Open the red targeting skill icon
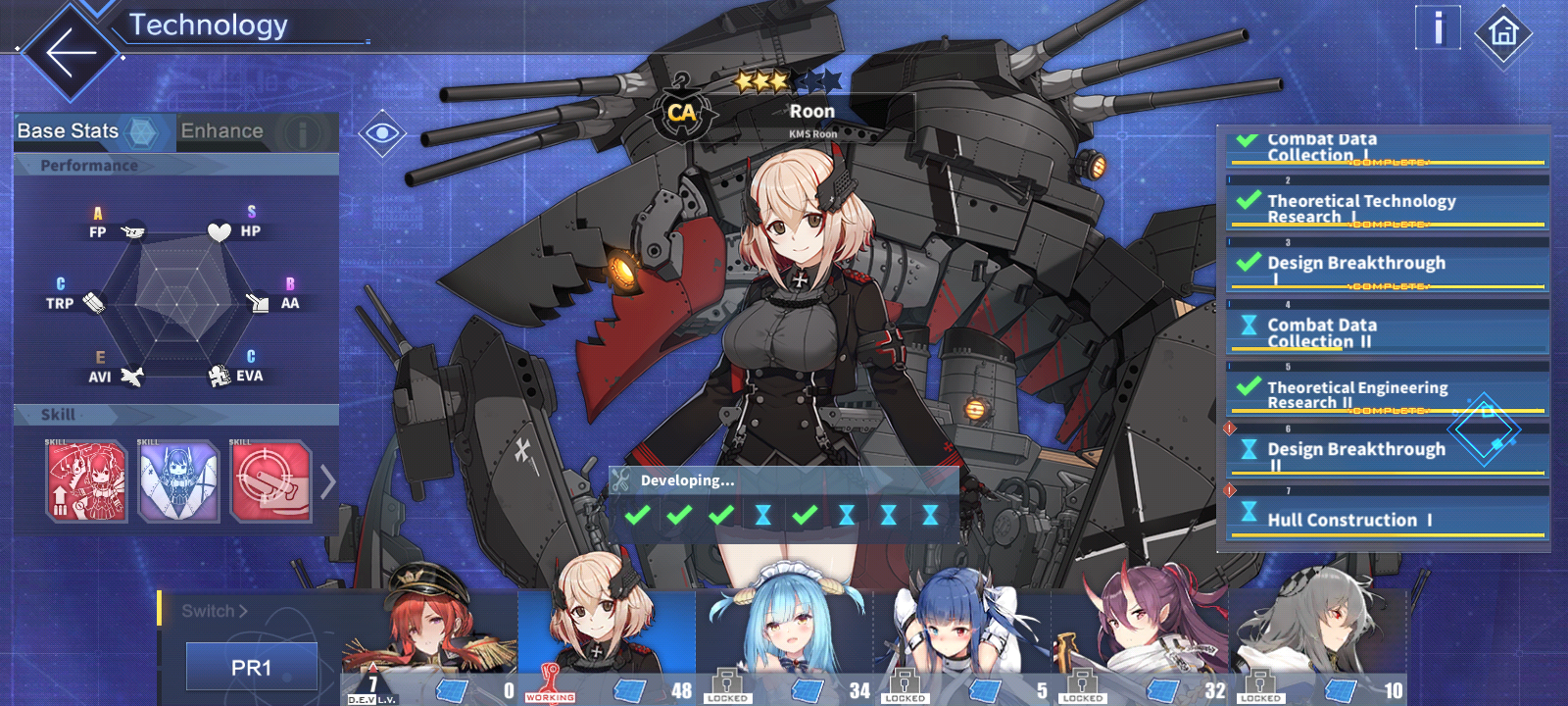Image resolution: width=1568 pixels, height=706 pixels. (271, 480)
